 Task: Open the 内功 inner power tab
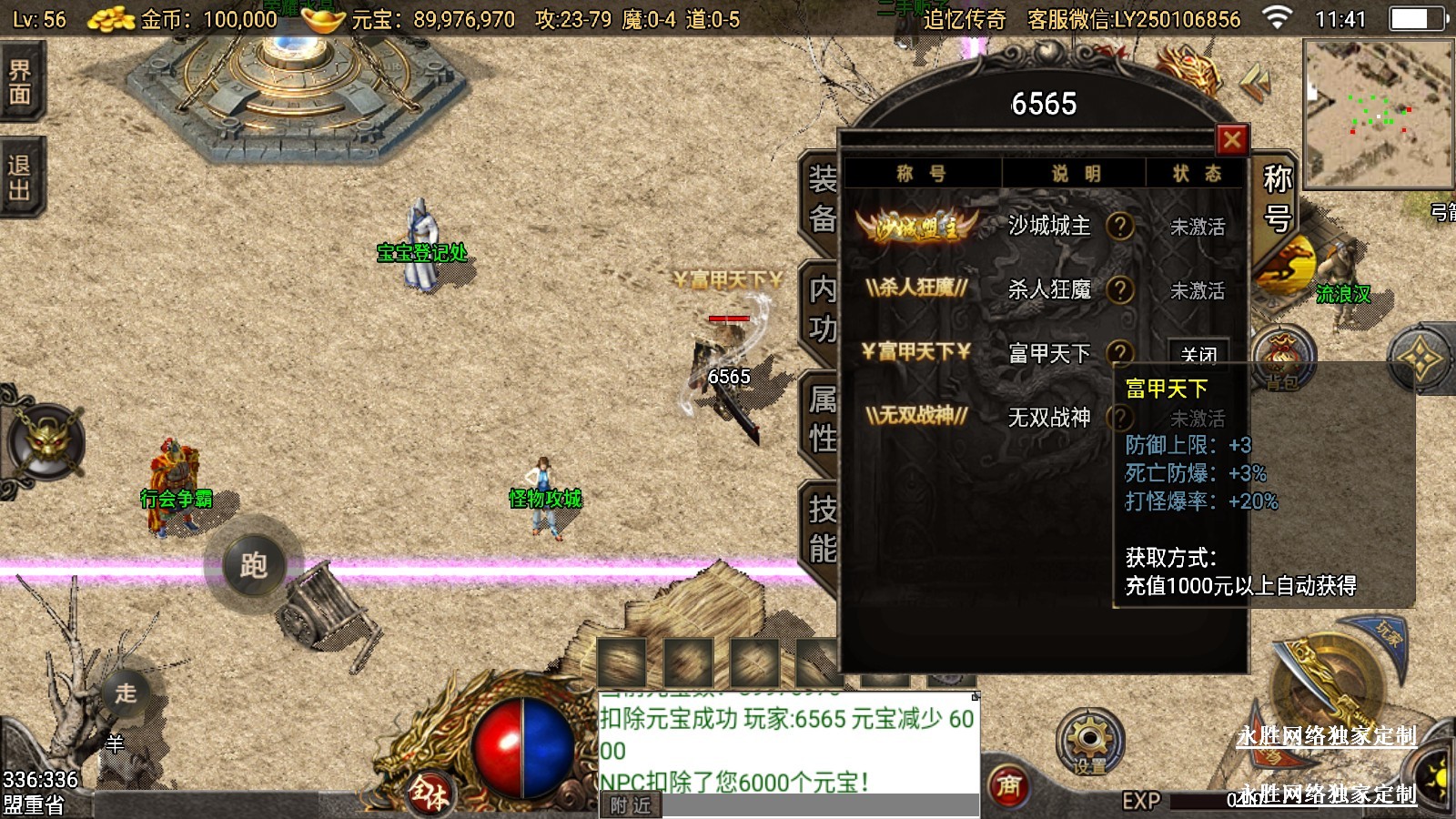(x=822, y=309)
